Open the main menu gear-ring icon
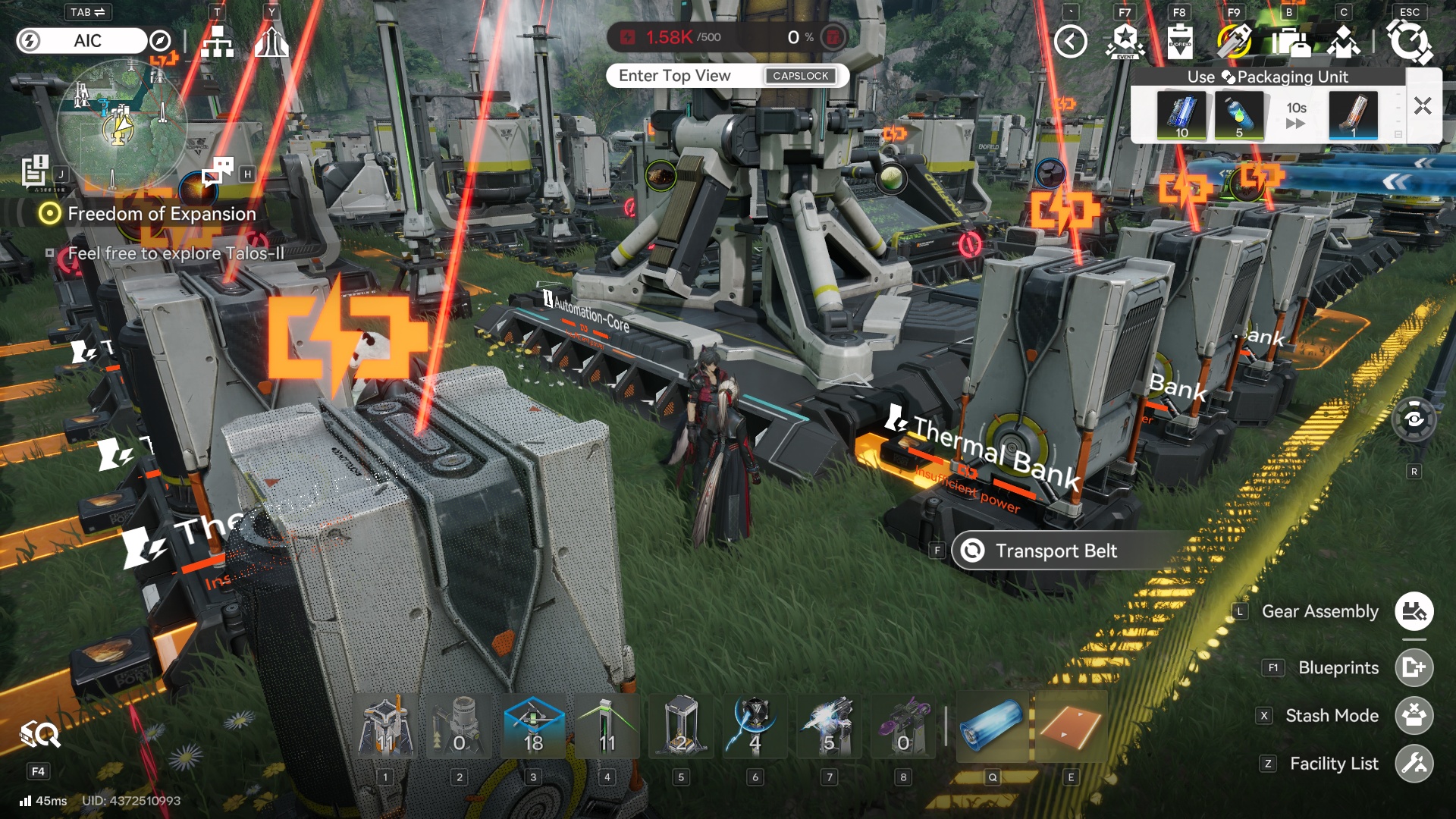1456x819 pixels. click(1409, 42)
